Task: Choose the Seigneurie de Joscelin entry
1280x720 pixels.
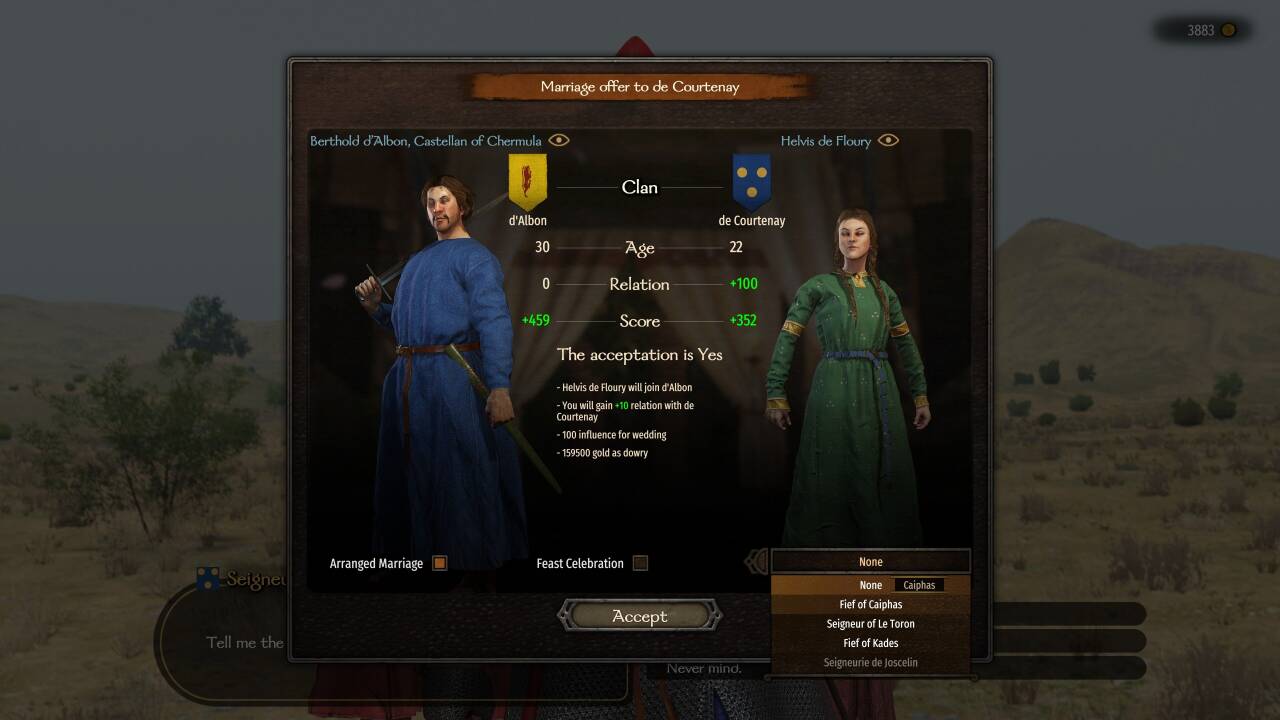Action: point(870,662)
